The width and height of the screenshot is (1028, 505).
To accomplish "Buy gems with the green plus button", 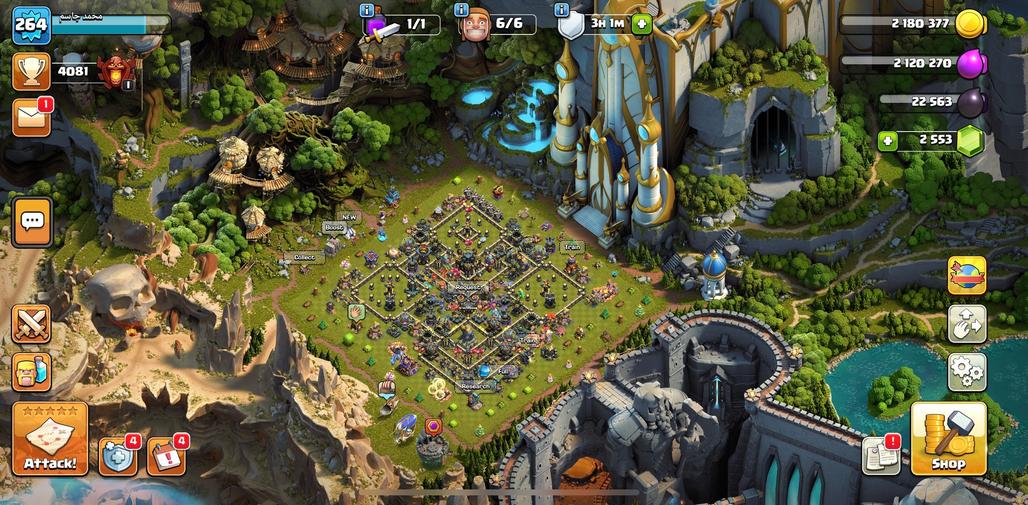I will click(x=886, y=141).
